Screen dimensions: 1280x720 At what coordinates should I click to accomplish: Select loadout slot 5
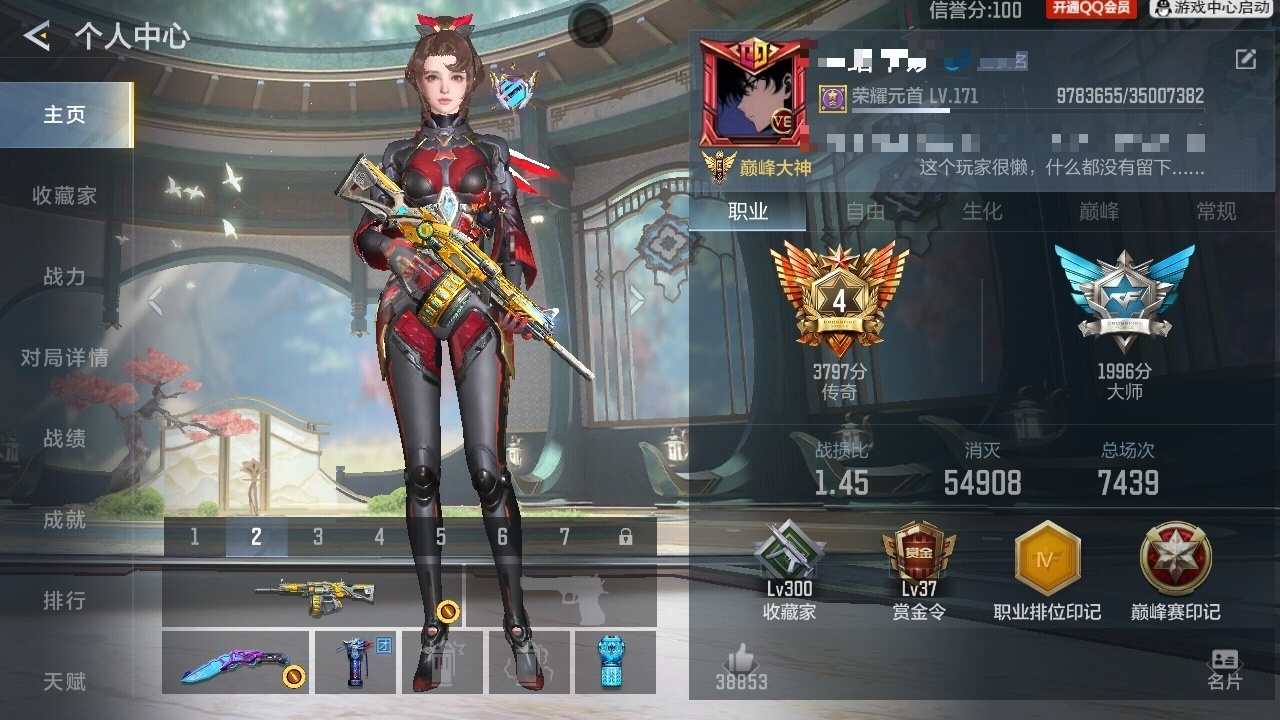coord(441,538)
